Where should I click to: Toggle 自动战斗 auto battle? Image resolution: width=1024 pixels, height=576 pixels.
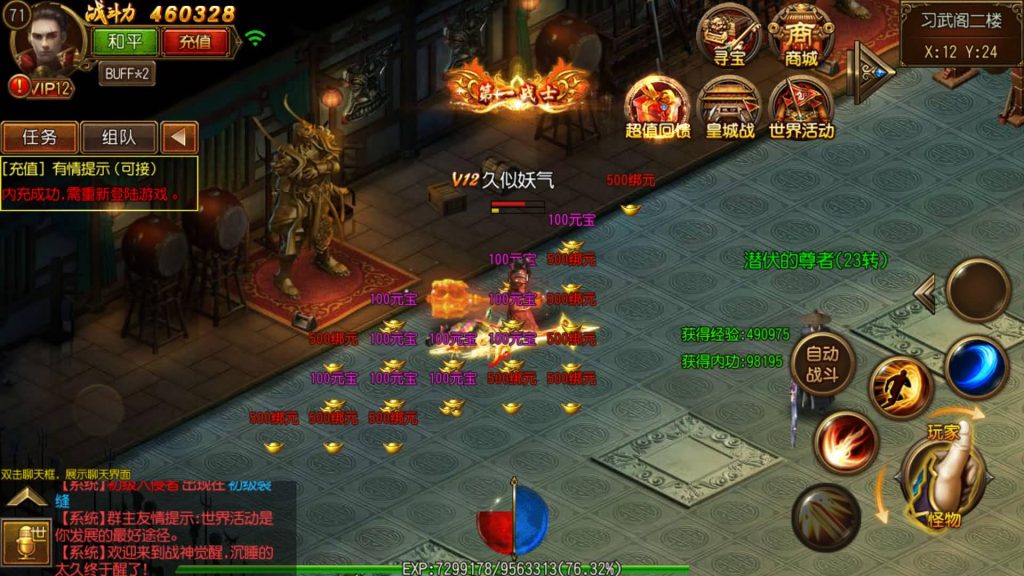click(822, 362)
